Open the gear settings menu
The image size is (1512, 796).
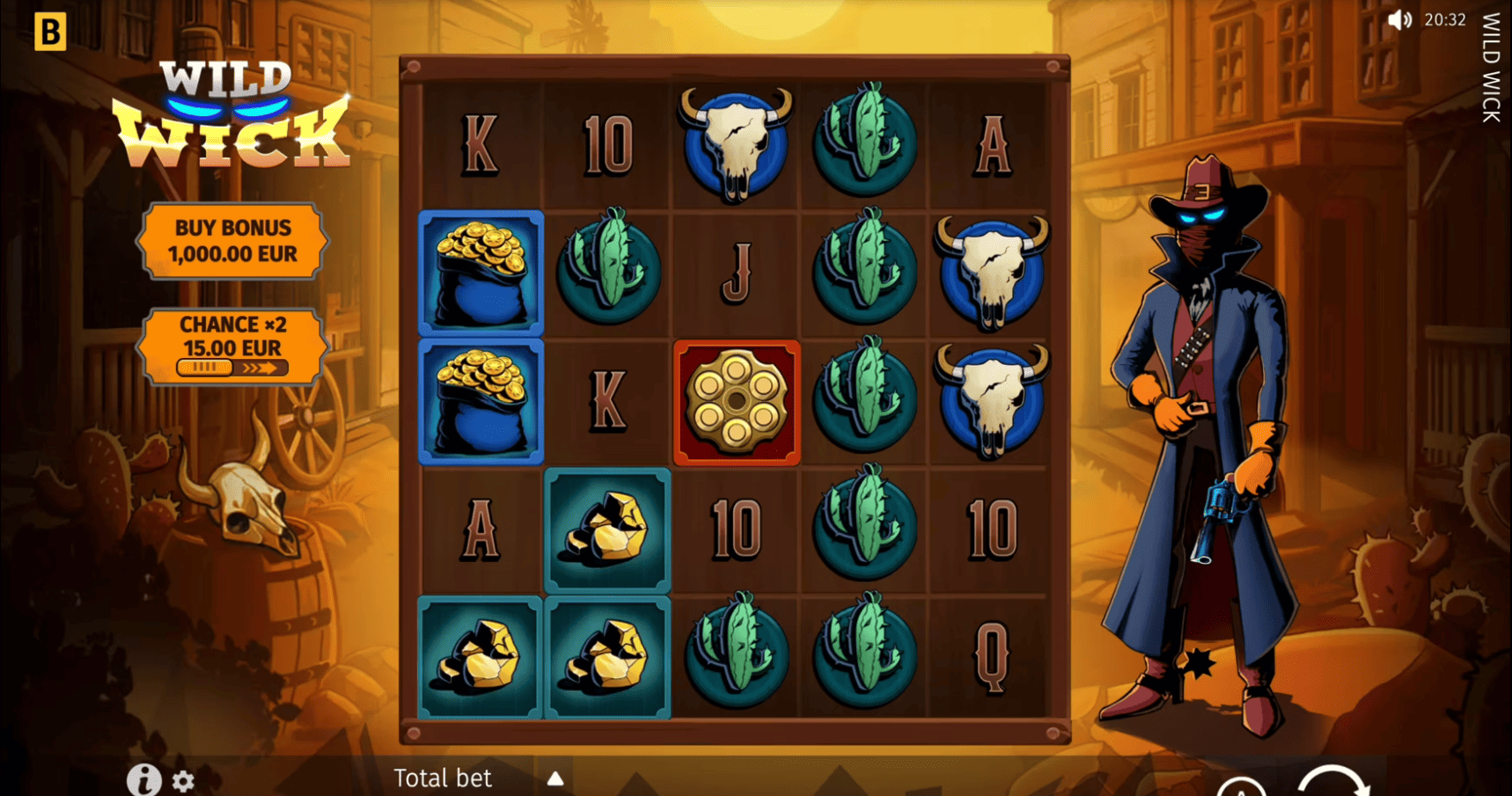pos(183,781)
